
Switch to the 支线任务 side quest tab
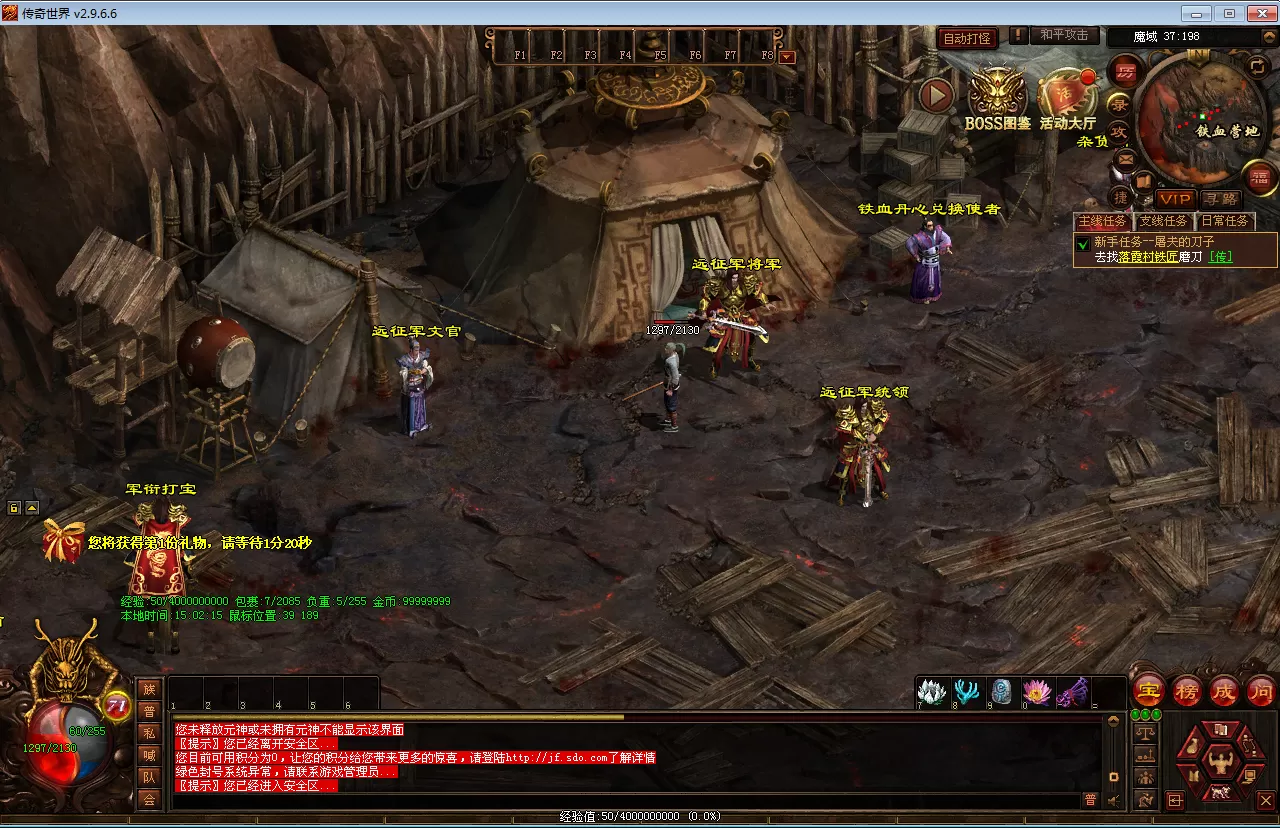tap(1163, 221)
